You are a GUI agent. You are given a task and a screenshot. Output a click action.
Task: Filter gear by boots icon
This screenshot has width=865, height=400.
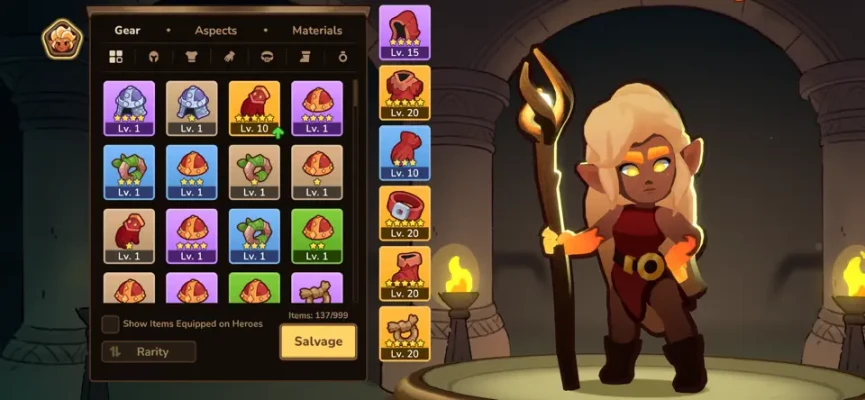(305, 57)
